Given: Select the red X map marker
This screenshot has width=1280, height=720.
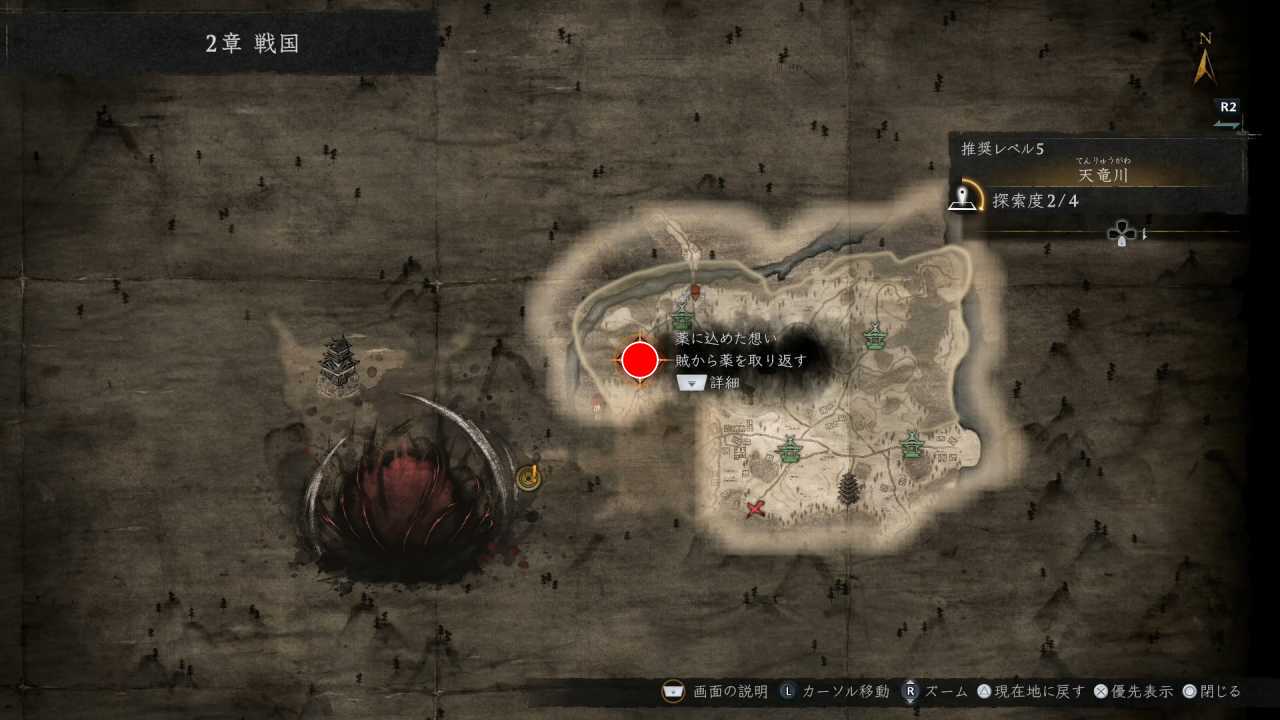Looking at the screenshot, I should (756, 508).
